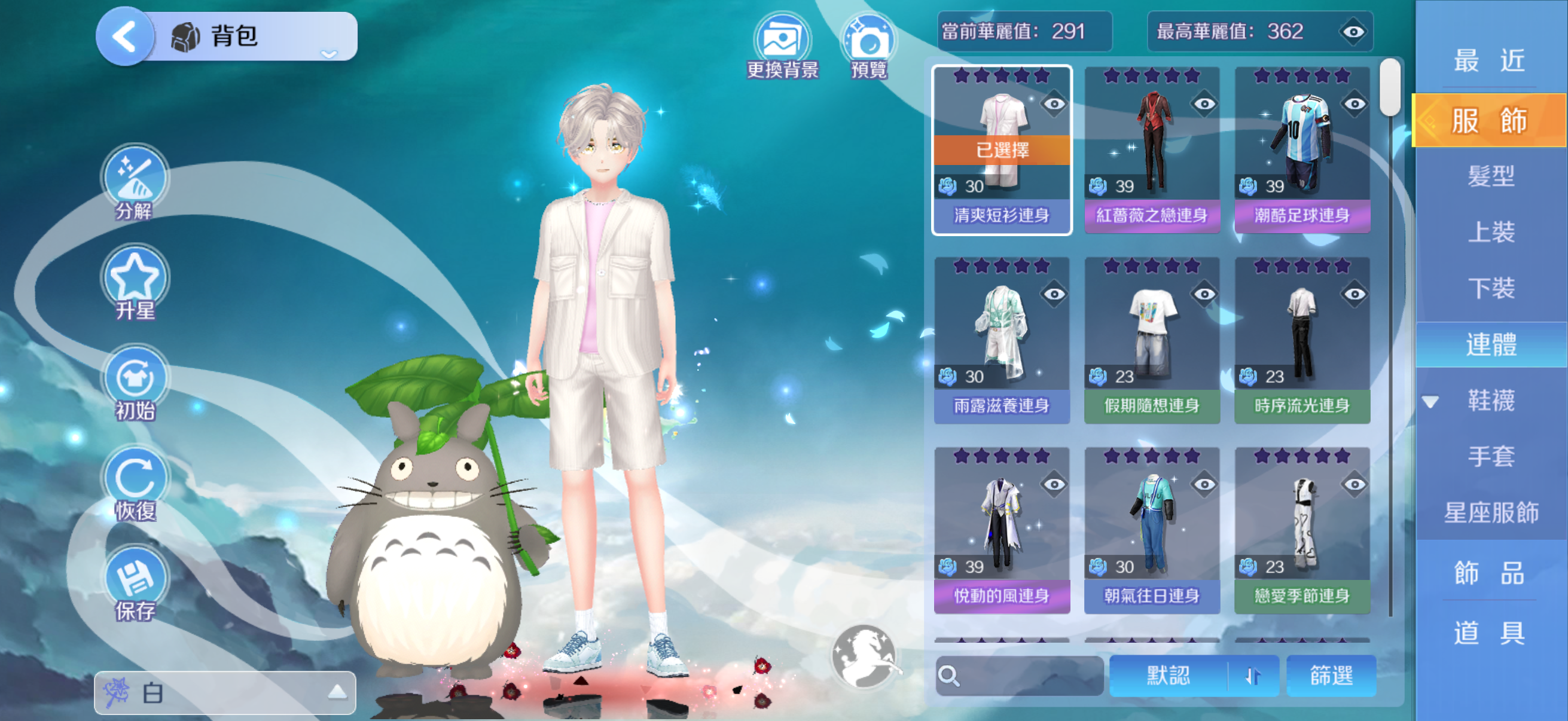Open the 篩選 filter button
The height and width of the screenshot is (721, 1568).
coord(1331,676)
